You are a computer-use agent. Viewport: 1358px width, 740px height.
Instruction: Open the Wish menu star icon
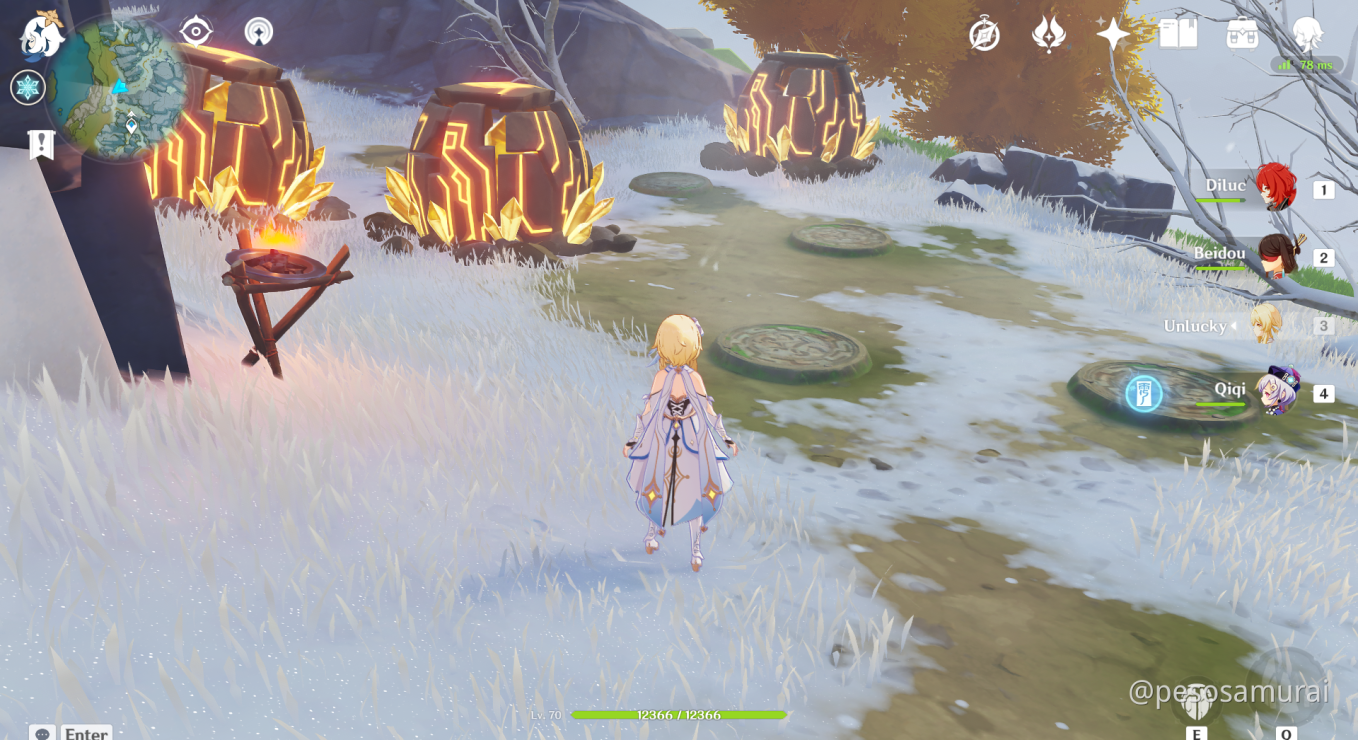pos(1113,34)
